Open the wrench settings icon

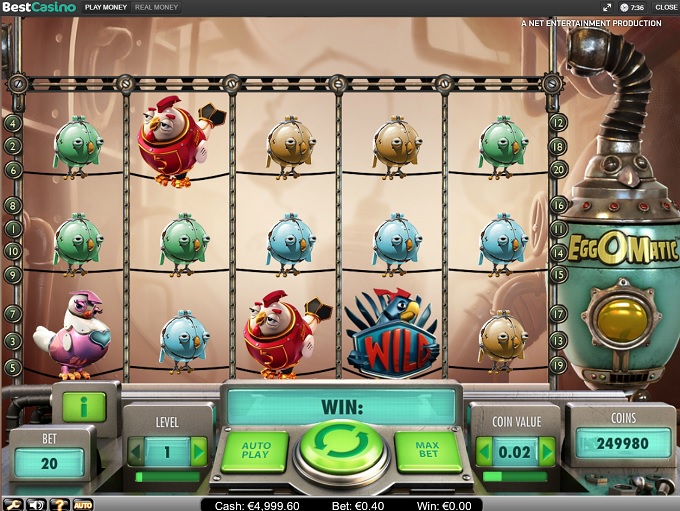point(15,504)
